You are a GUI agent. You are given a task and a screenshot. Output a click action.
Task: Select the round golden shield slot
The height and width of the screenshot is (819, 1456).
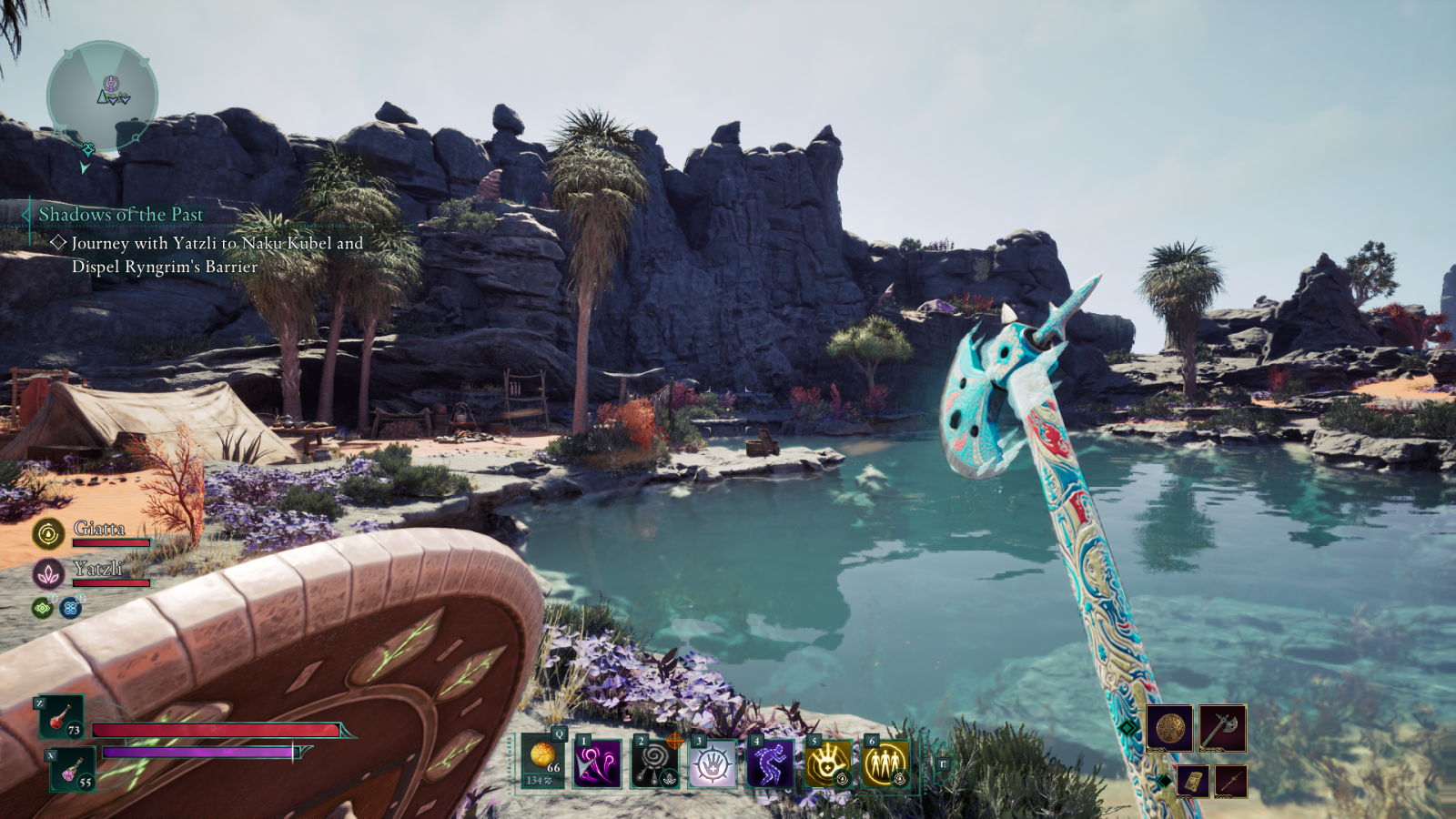click(1169, 728)
